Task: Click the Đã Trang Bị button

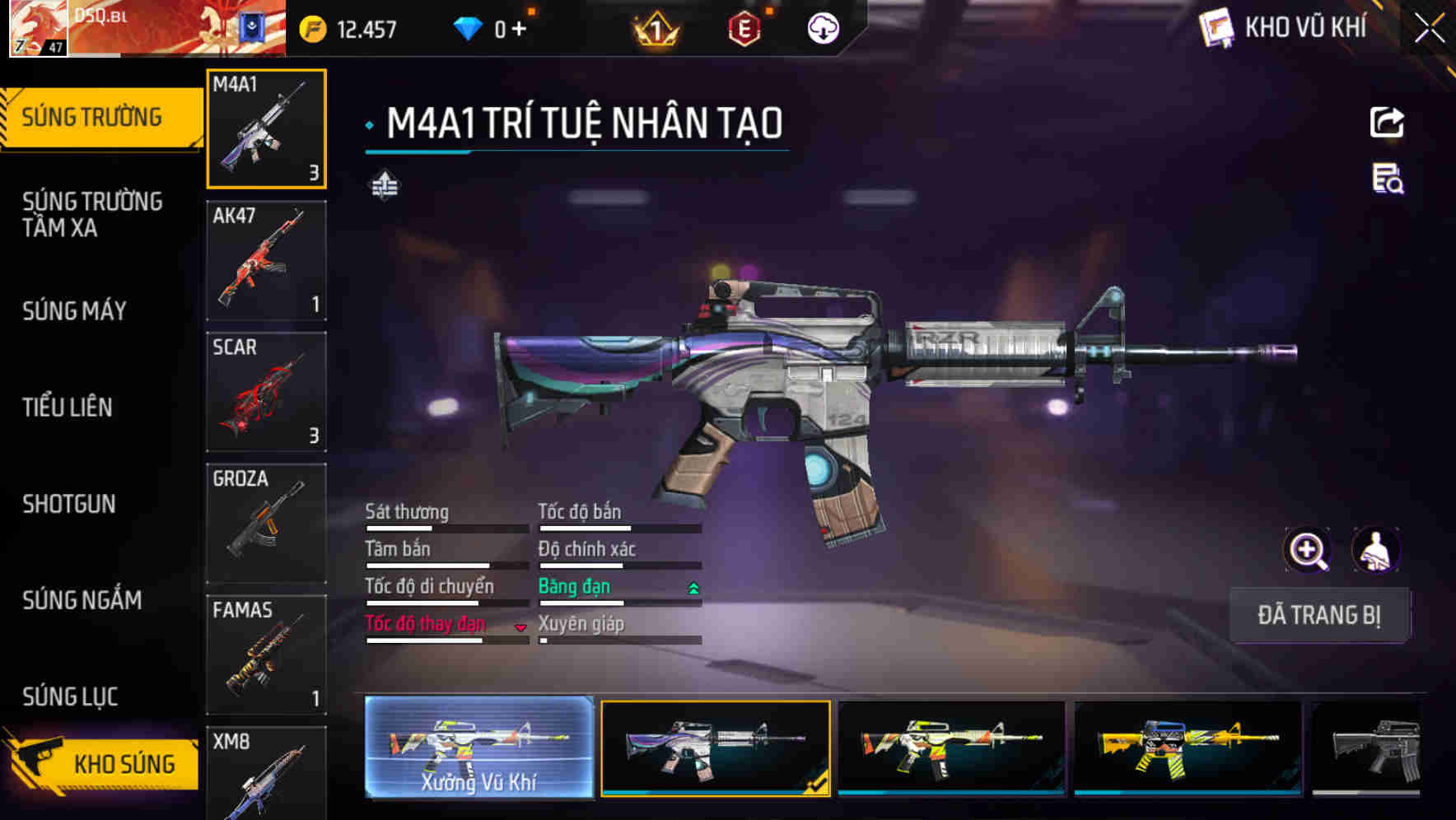Action: point(1318,615)
